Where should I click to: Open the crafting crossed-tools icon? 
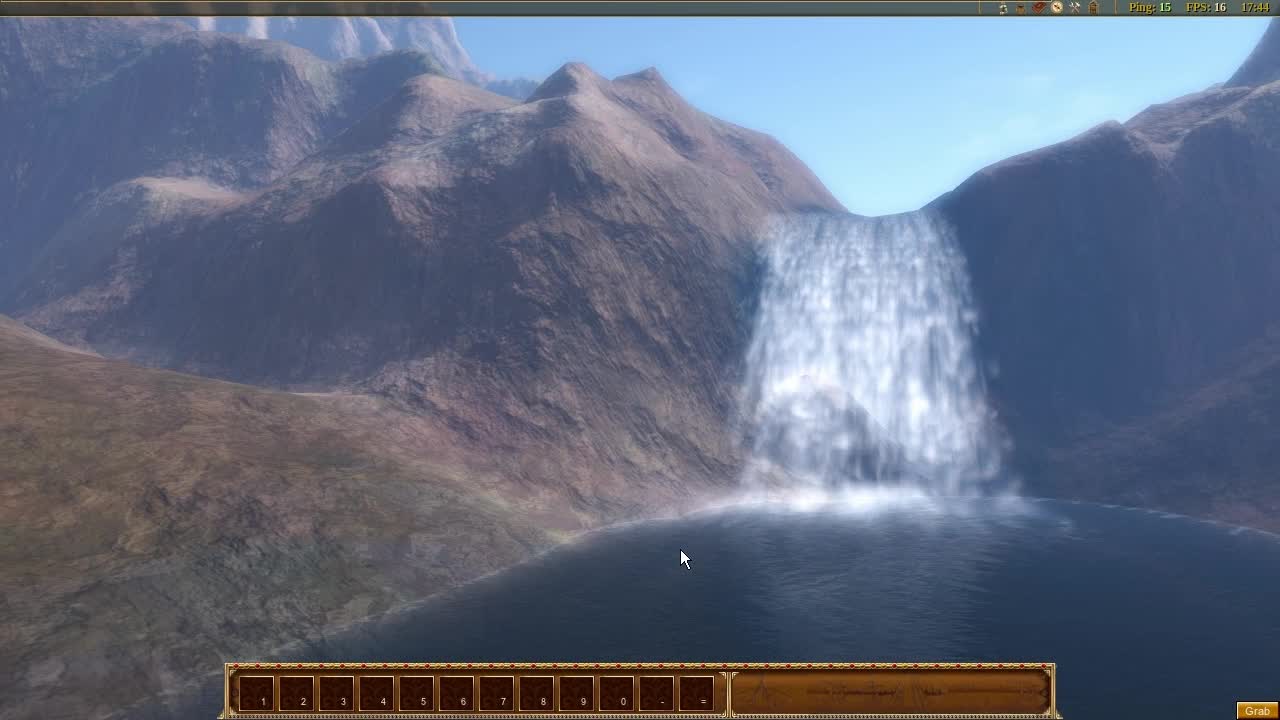pos(1074,8)
